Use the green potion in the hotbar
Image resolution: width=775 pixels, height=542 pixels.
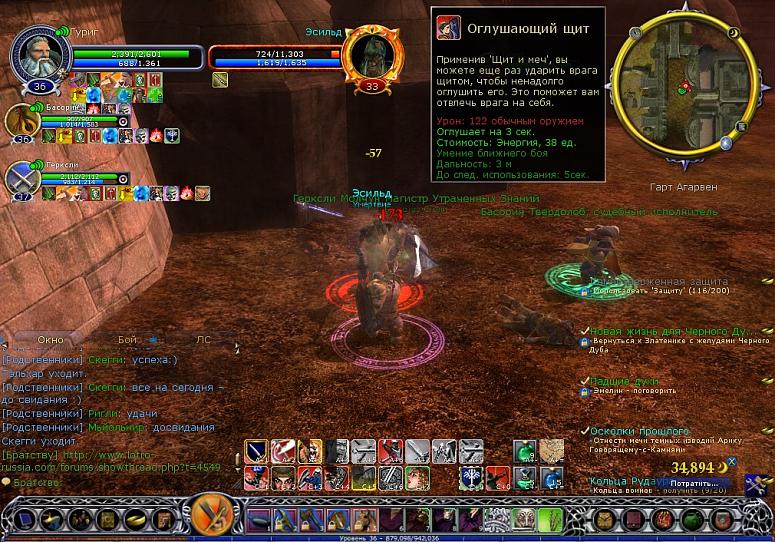pos(525,452)
